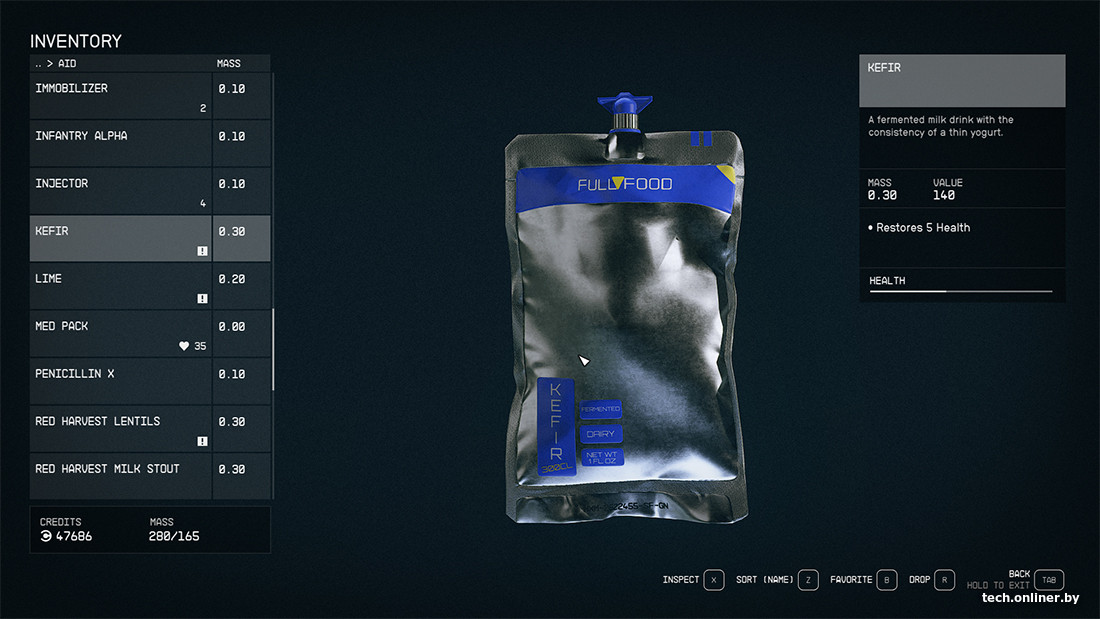
Task: Select the Immobilizer item row
Action: [x=120, y=95]
